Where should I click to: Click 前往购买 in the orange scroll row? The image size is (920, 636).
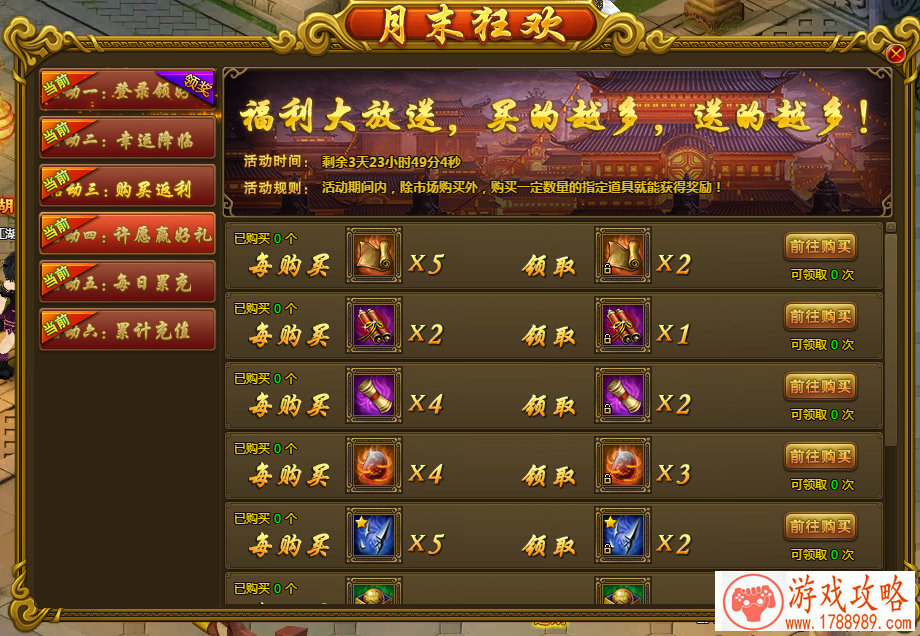tap(820, 247)
